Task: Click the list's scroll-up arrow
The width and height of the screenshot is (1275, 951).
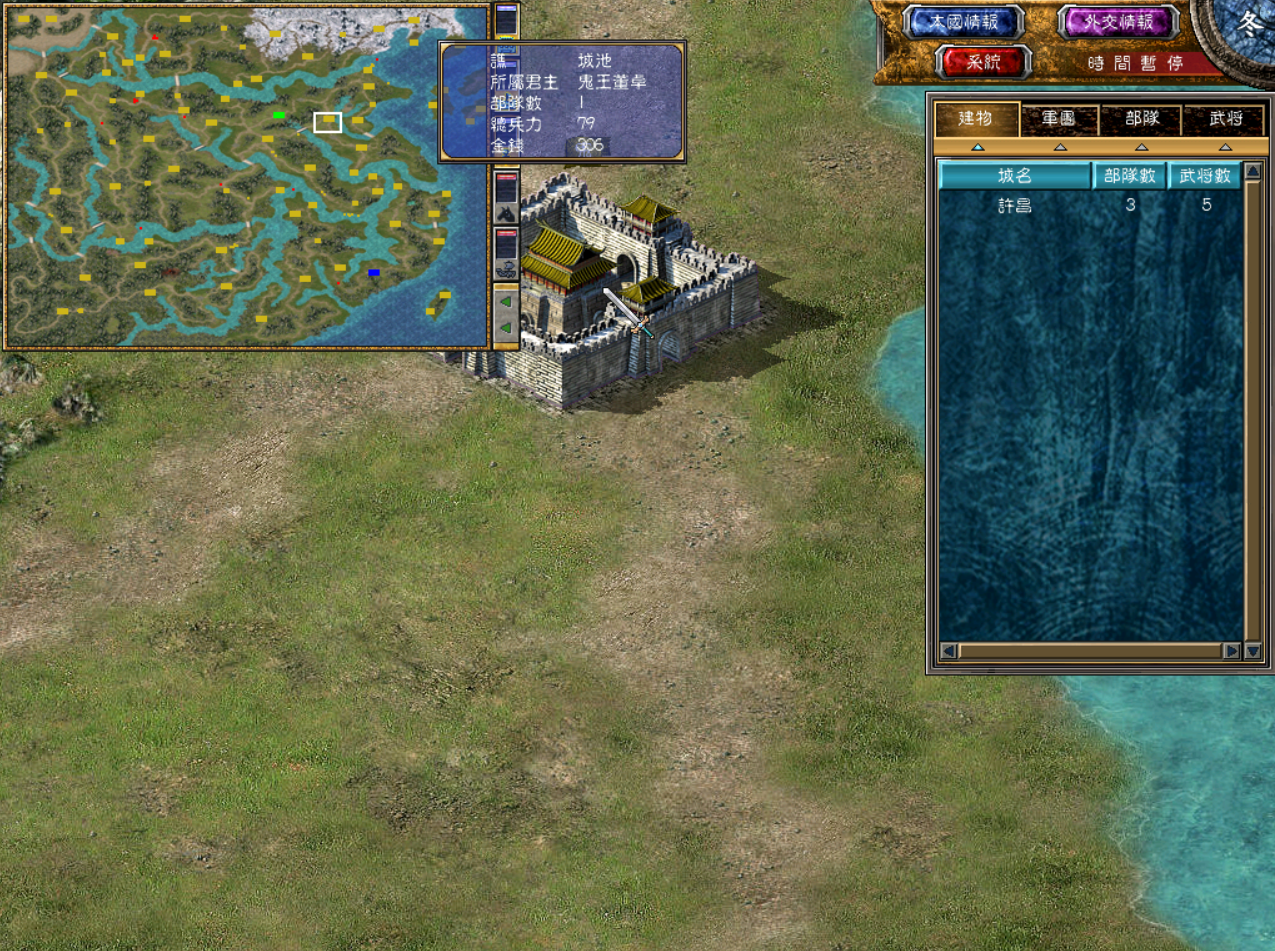Action: click(1252, 172)
